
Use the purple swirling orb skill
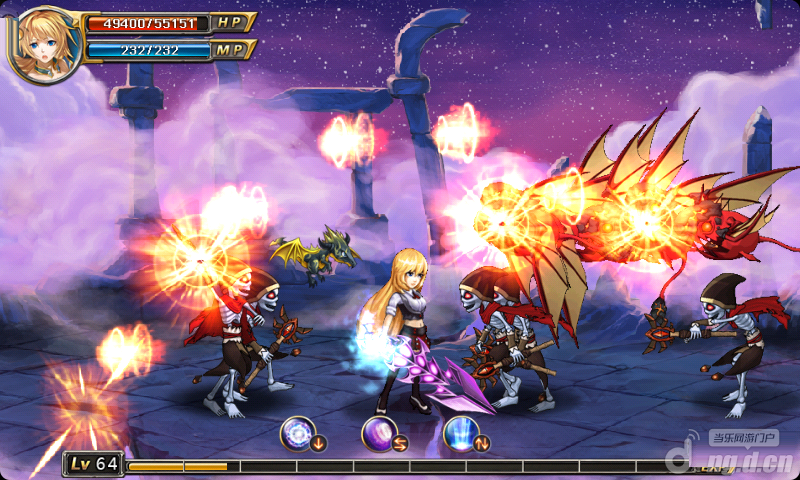tap(379, 432)
